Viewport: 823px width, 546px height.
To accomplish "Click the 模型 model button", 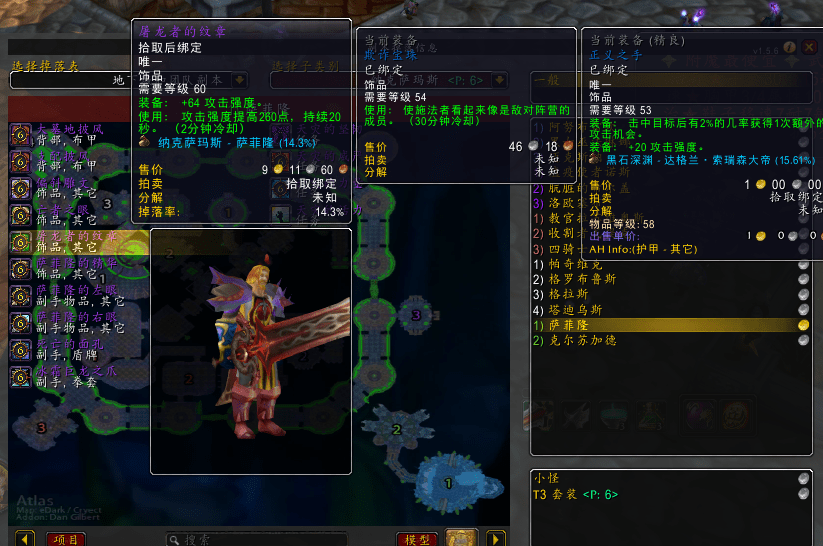I will coord(417,539).
